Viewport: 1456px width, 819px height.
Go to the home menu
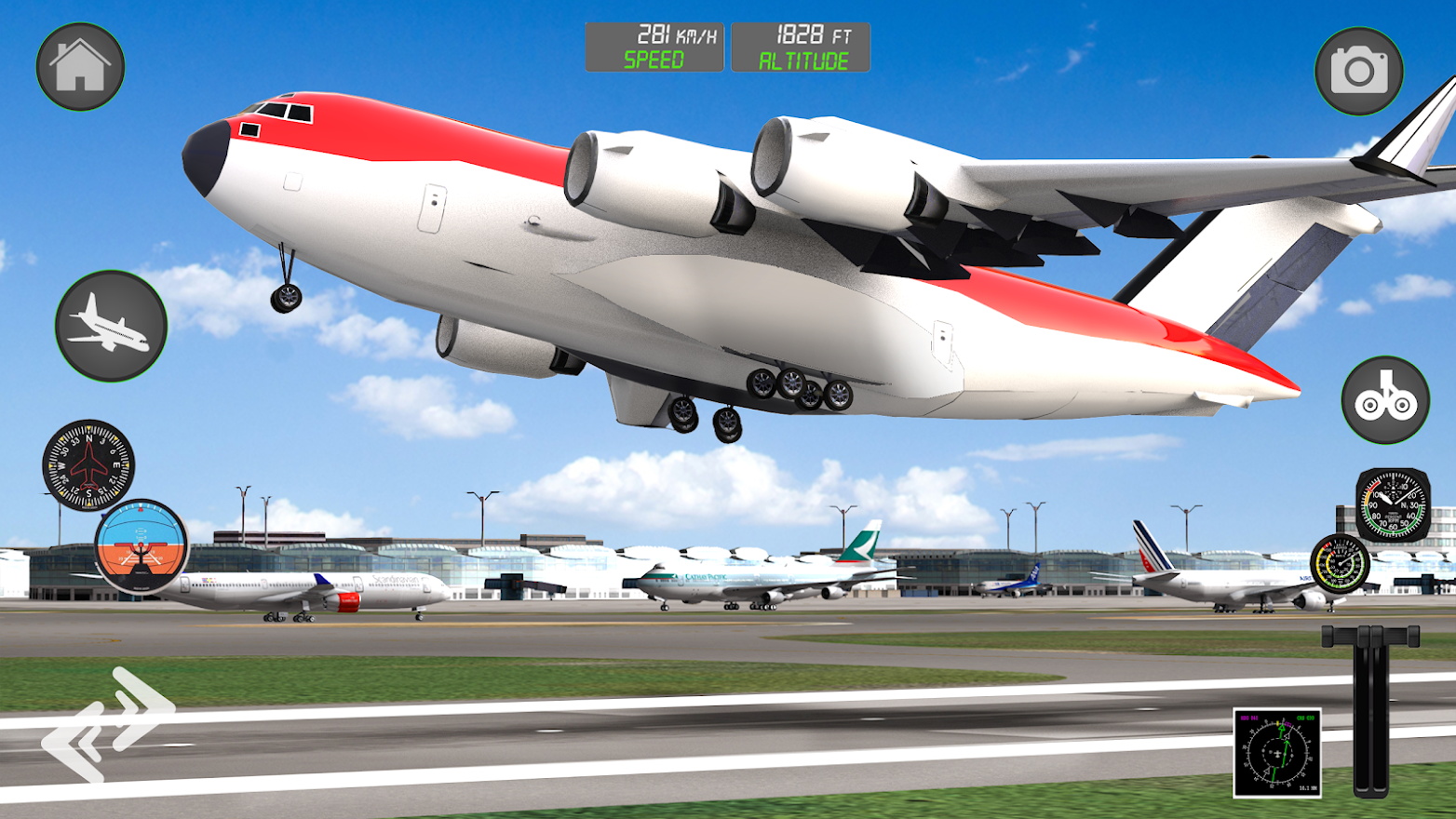(x=80, y=67)
